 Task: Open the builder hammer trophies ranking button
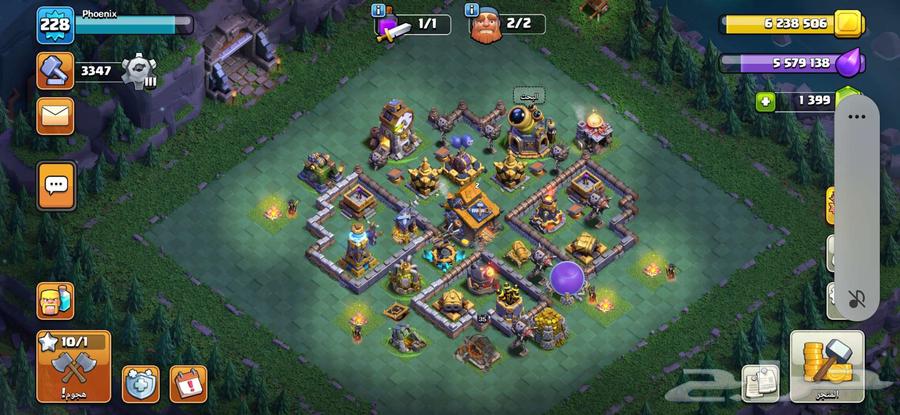(x=56, y=70)
